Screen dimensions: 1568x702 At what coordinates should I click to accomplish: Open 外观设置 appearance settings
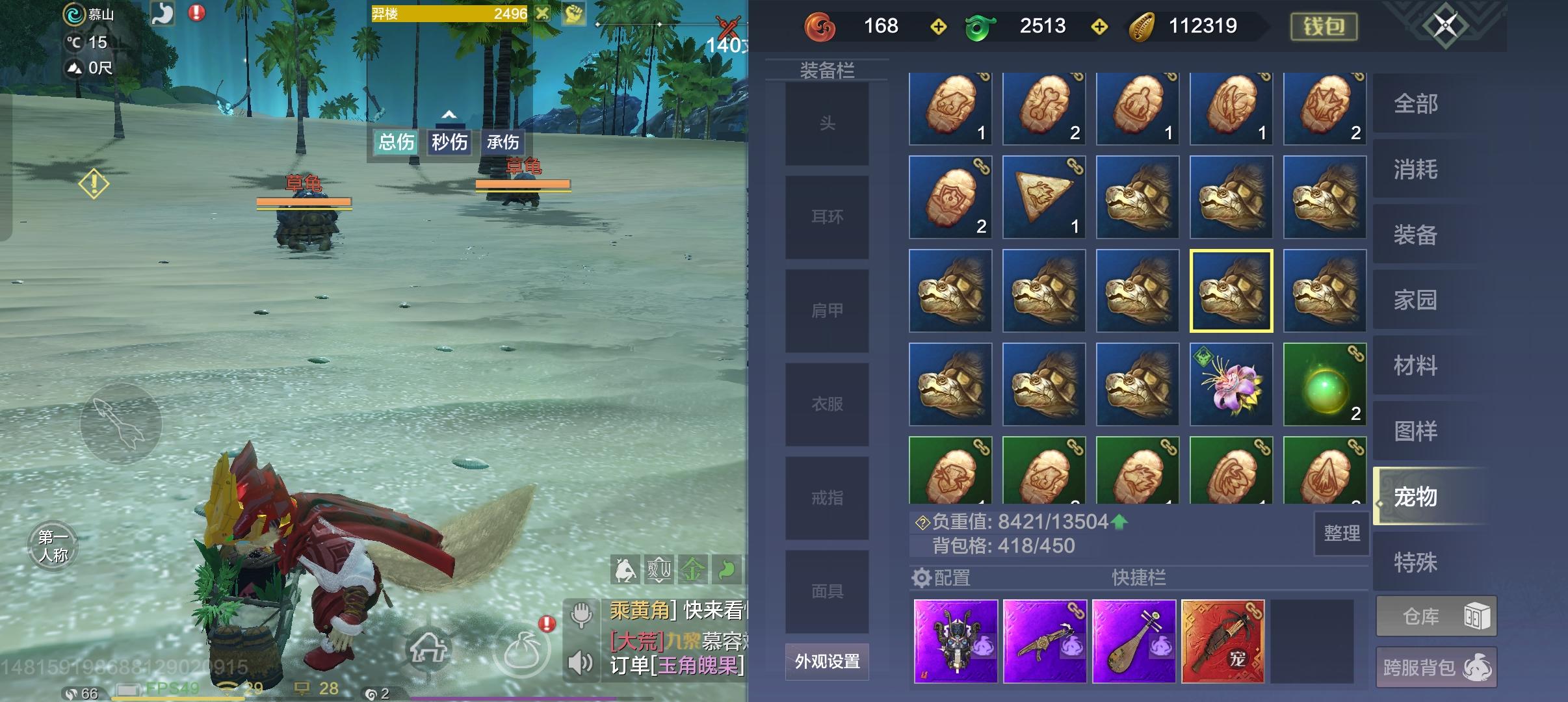point(826,662)
